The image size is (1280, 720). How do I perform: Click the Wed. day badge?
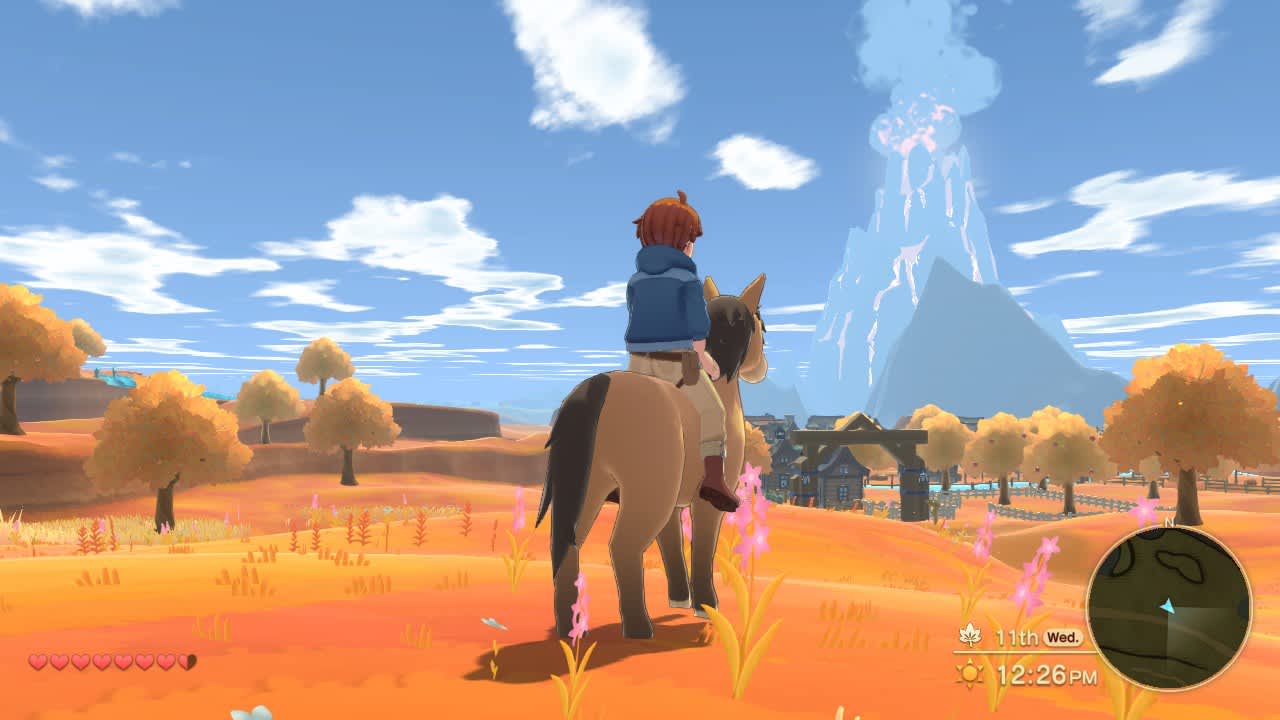pyautogui.click(x=1062, y=636)
